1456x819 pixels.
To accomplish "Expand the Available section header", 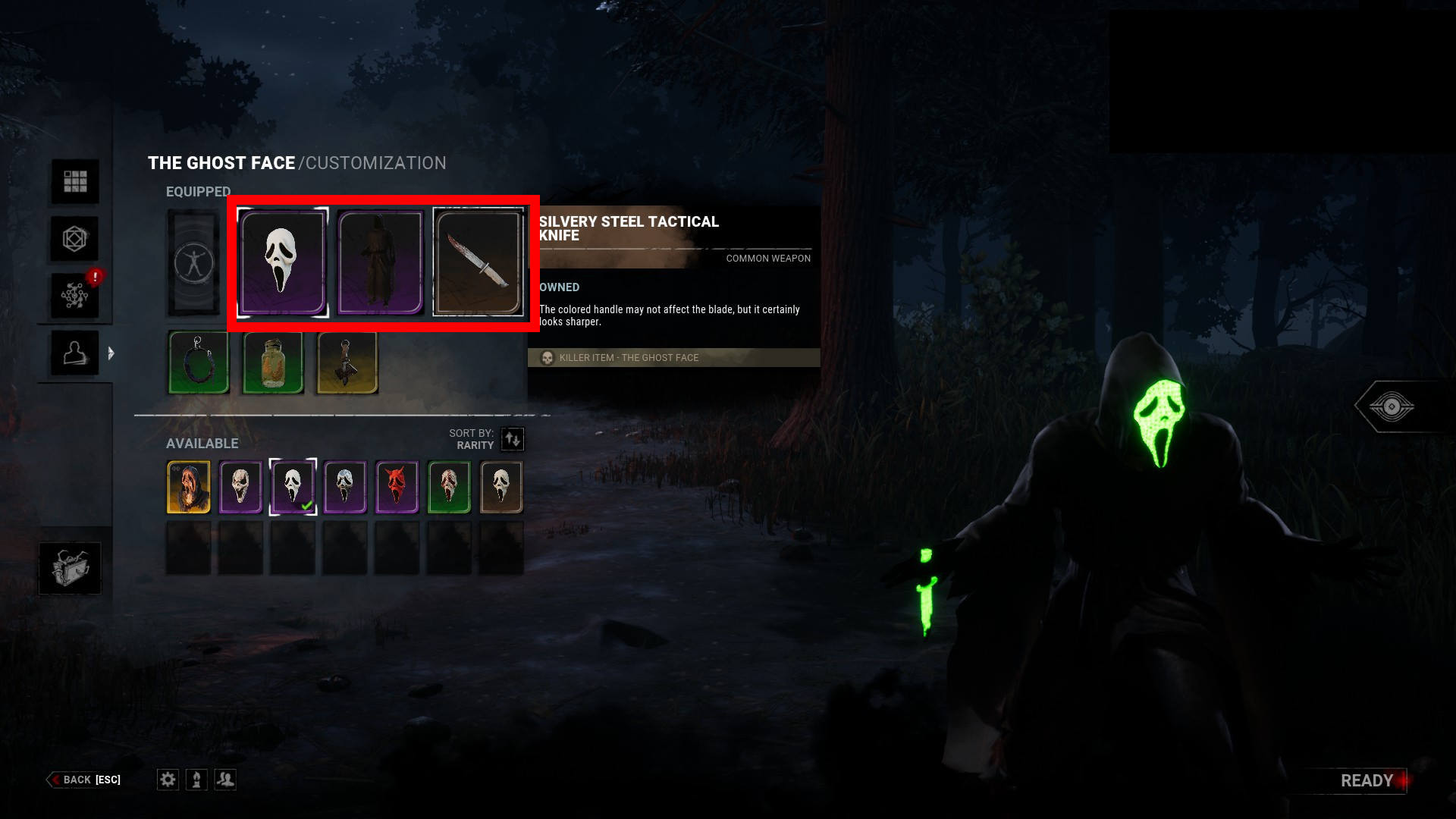I will point(202,443).
